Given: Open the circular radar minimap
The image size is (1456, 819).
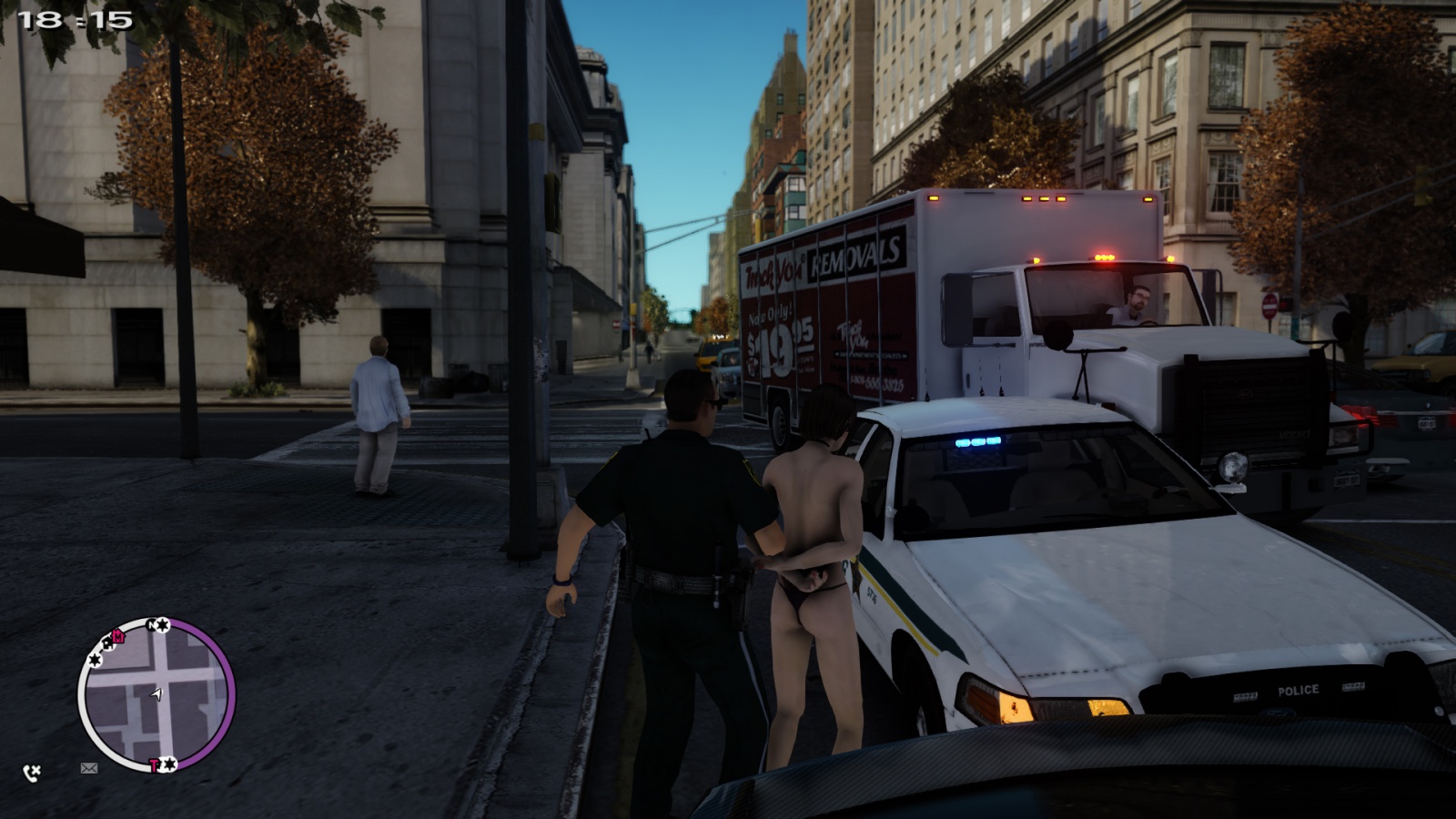Looking at the screenshot, I should 157,695.
